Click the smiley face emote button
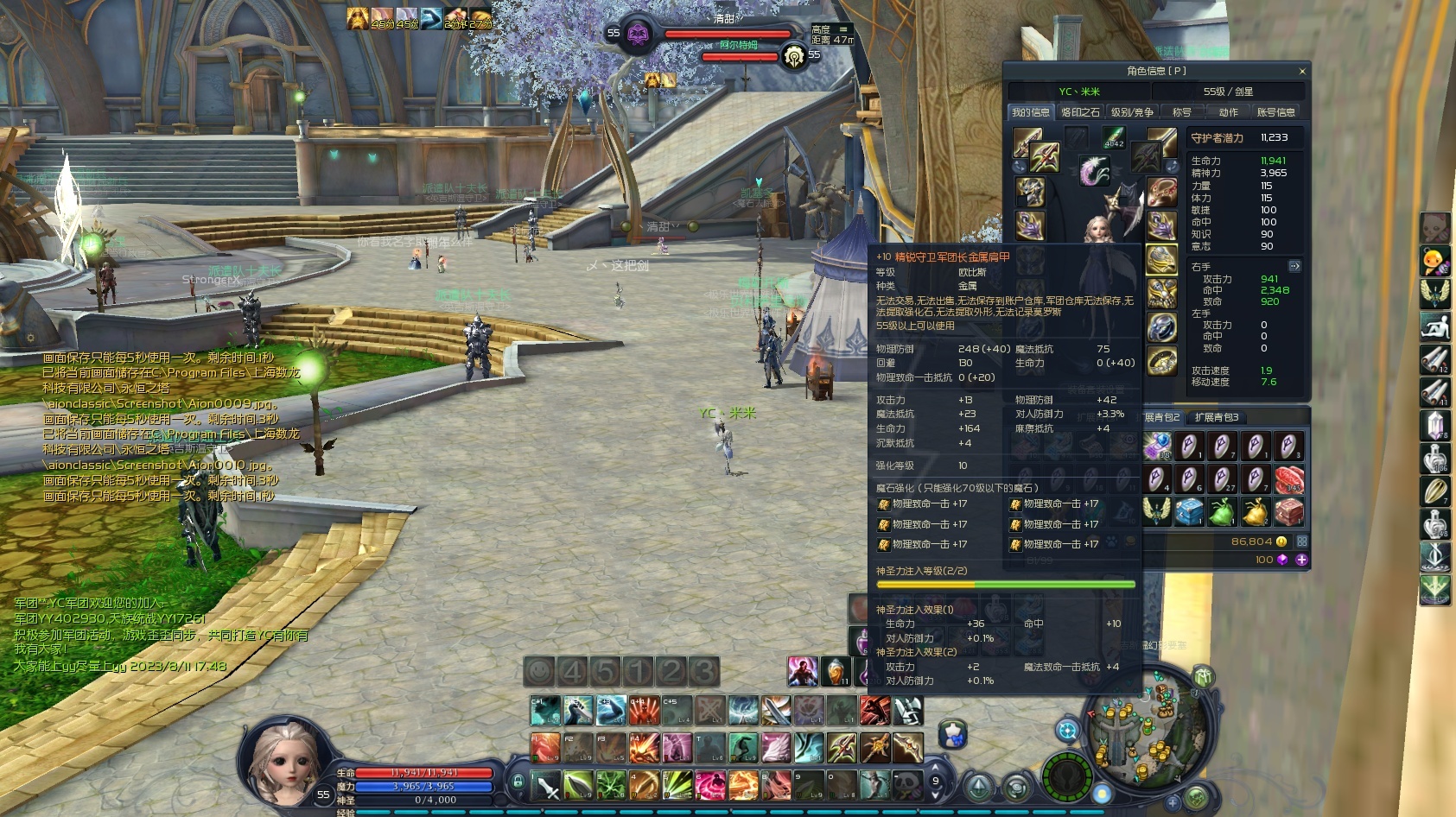1456x817 pixels. click(x=539, y=671)
